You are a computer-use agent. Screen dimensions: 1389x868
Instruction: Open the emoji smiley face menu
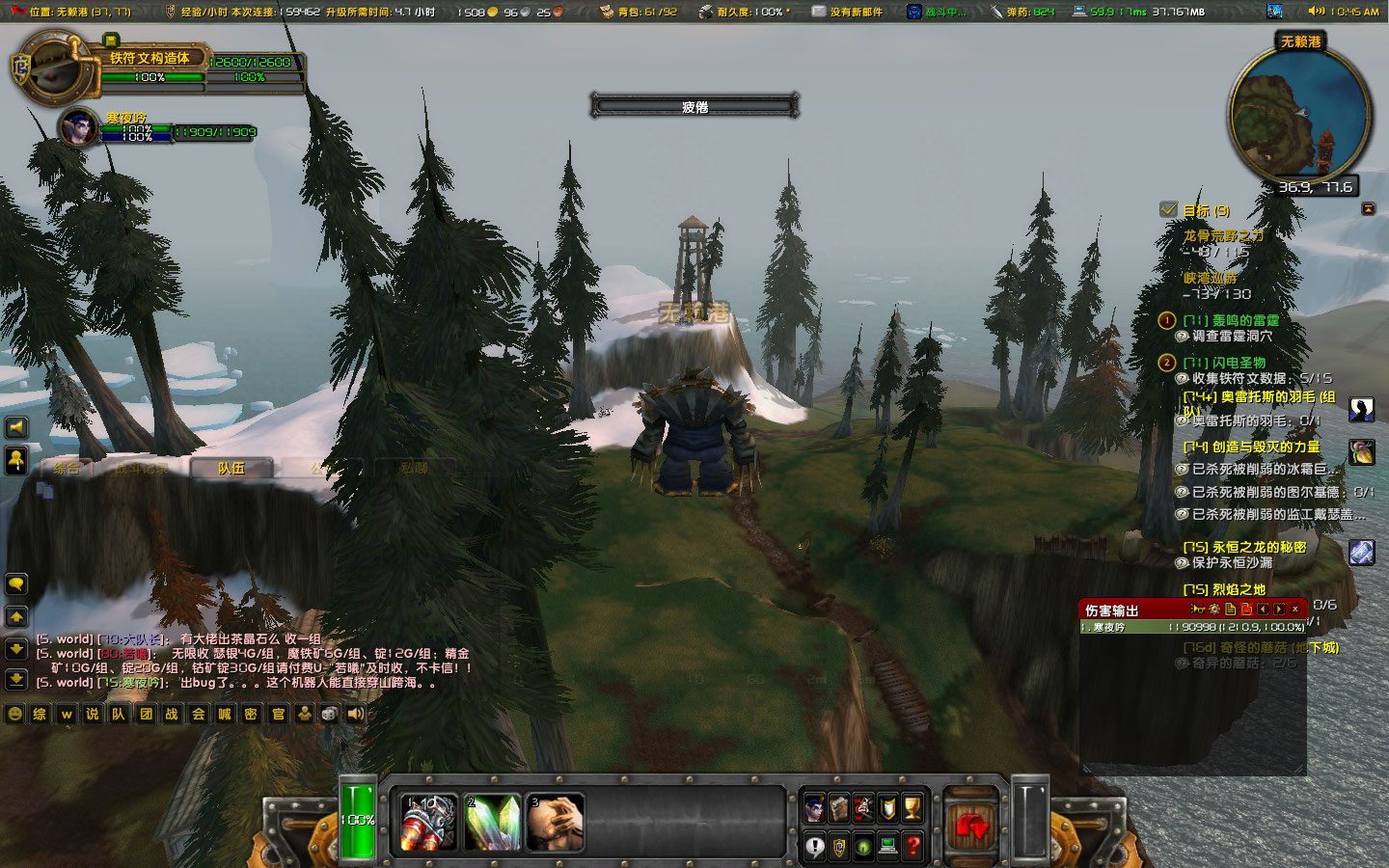(15, 714)
